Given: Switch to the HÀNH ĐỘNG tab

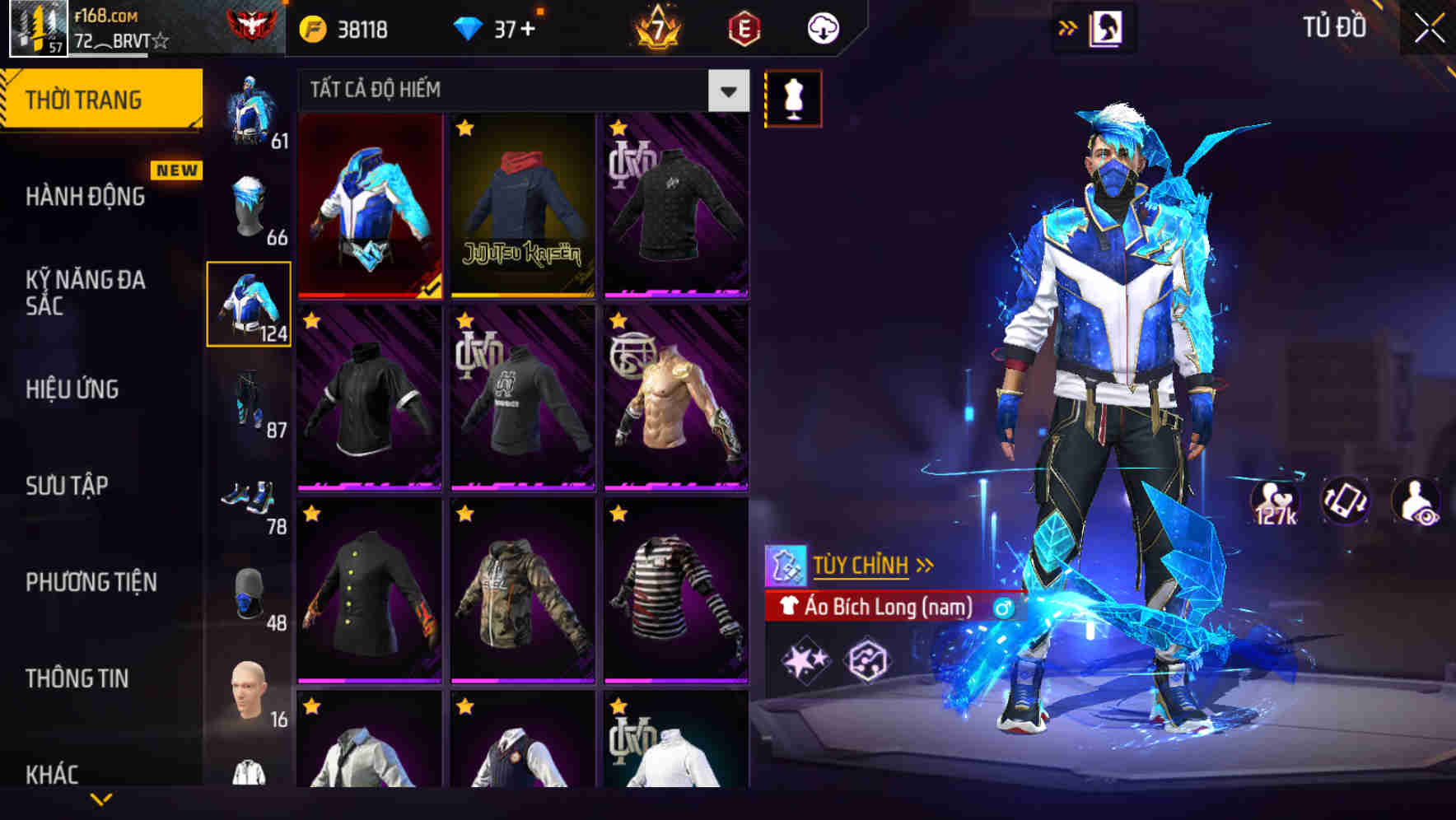Looking at the screenshot, I should click(86, 197).
